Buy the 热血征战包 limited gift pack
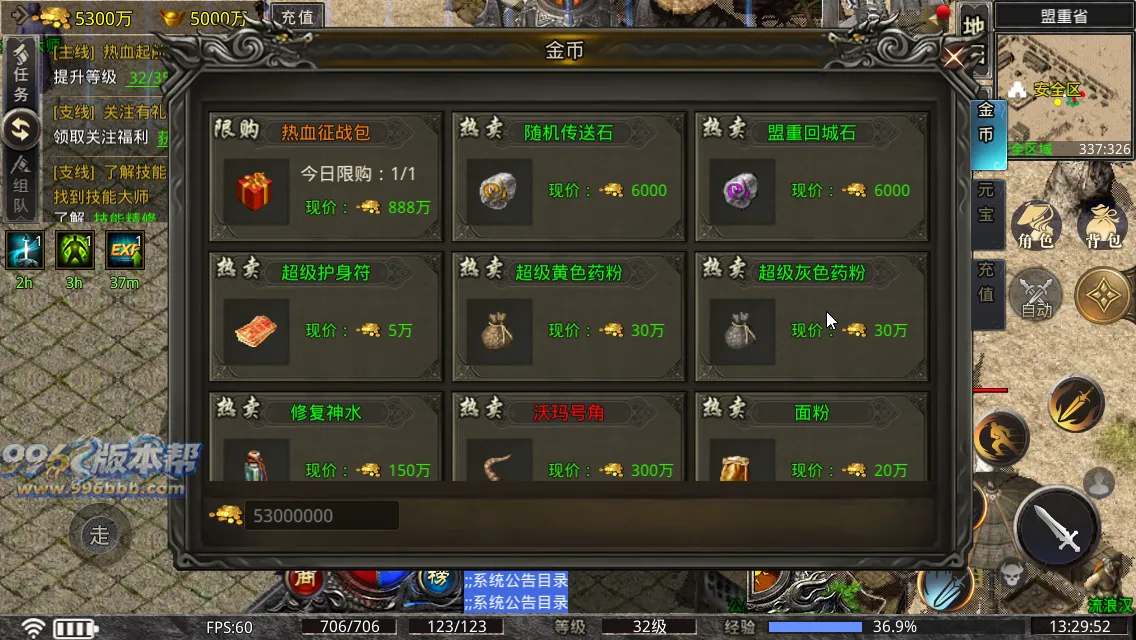The height and width of the screenshot is (640, 1136). 325,177
